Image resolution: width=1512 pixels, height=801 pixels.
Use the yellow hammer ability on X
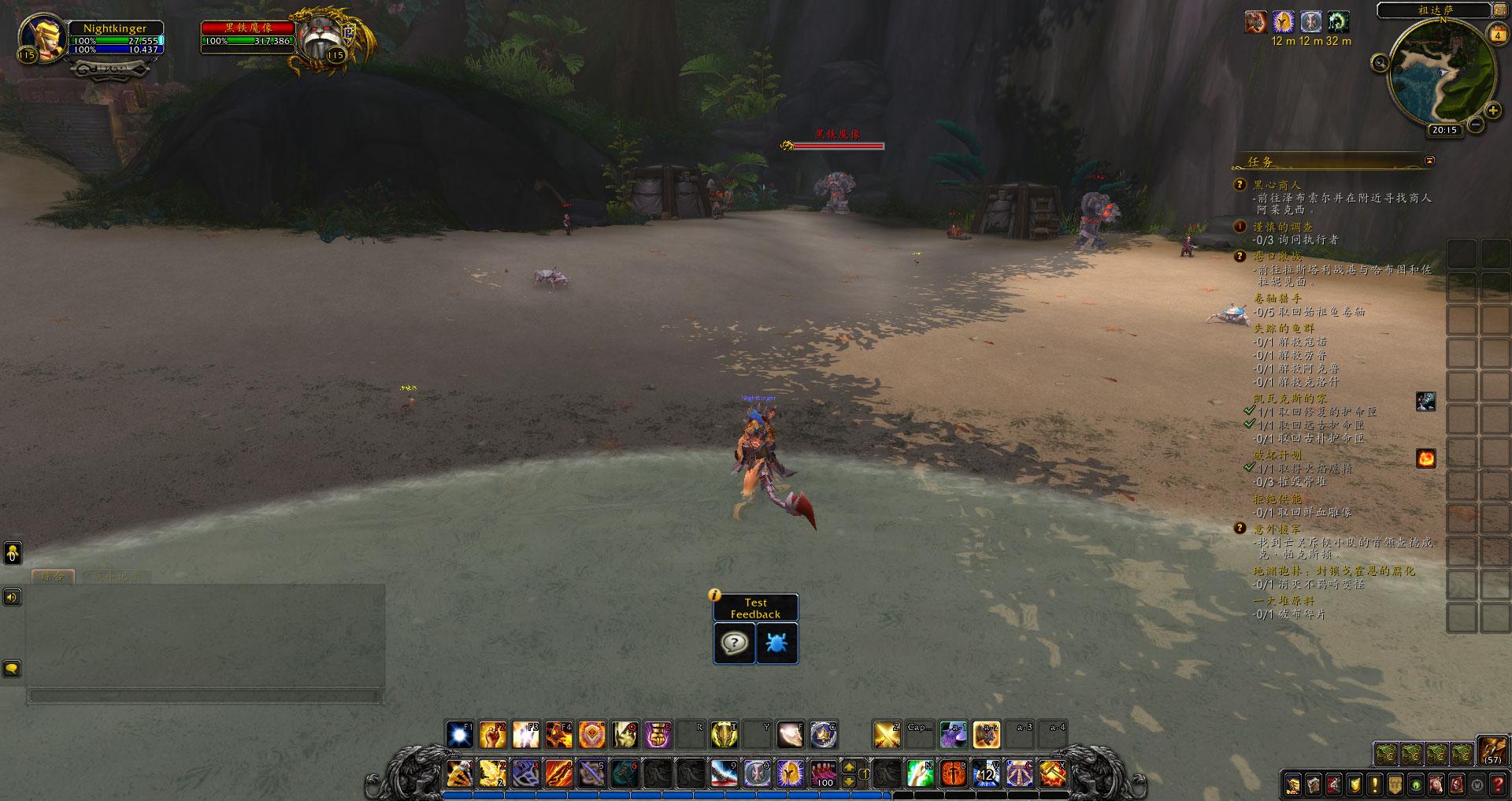coord(1053,773)
